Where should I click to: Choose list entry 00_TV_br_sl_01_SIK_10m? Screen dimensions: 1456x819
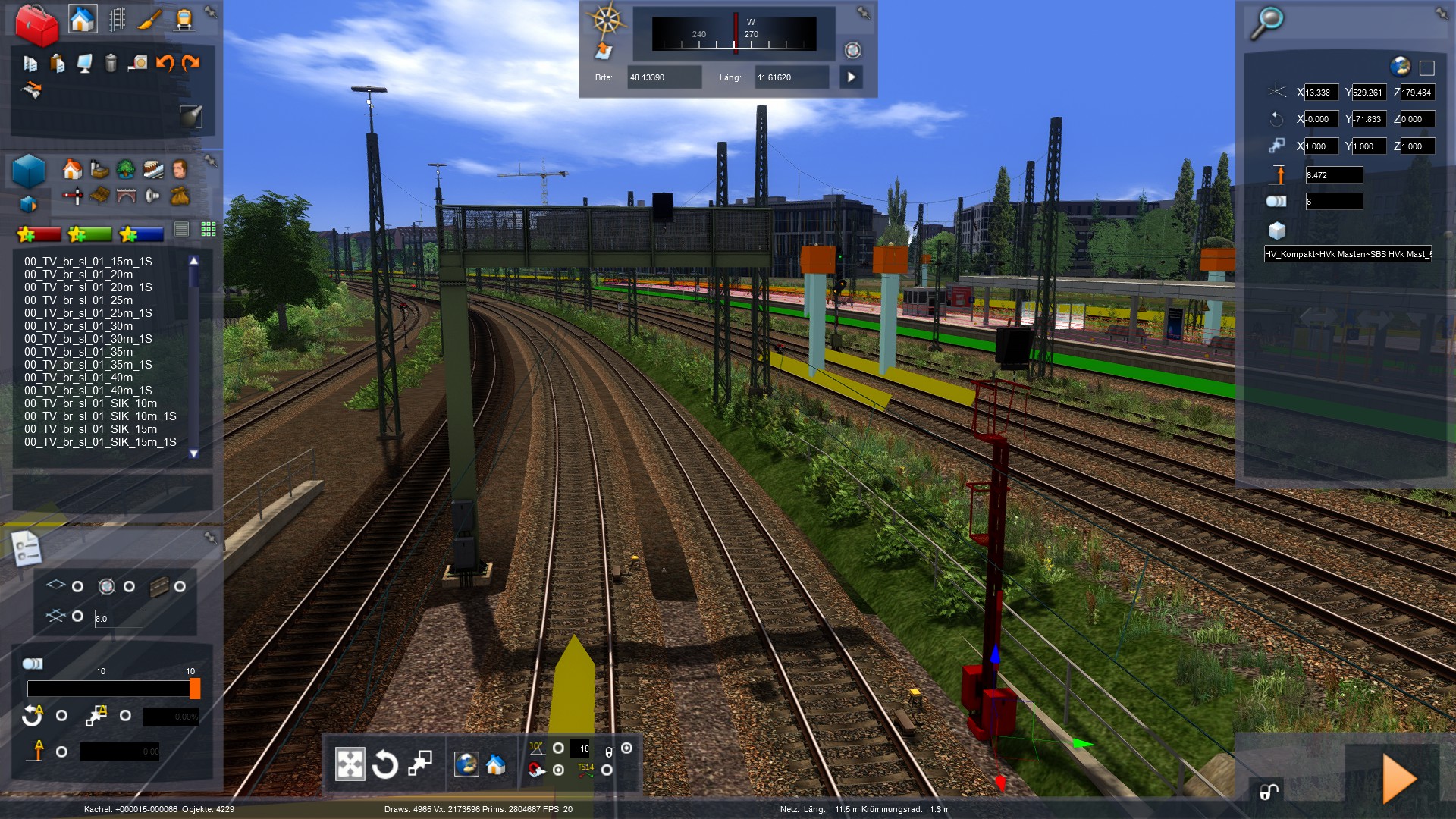pyautogui.click(x=90, y=403)
